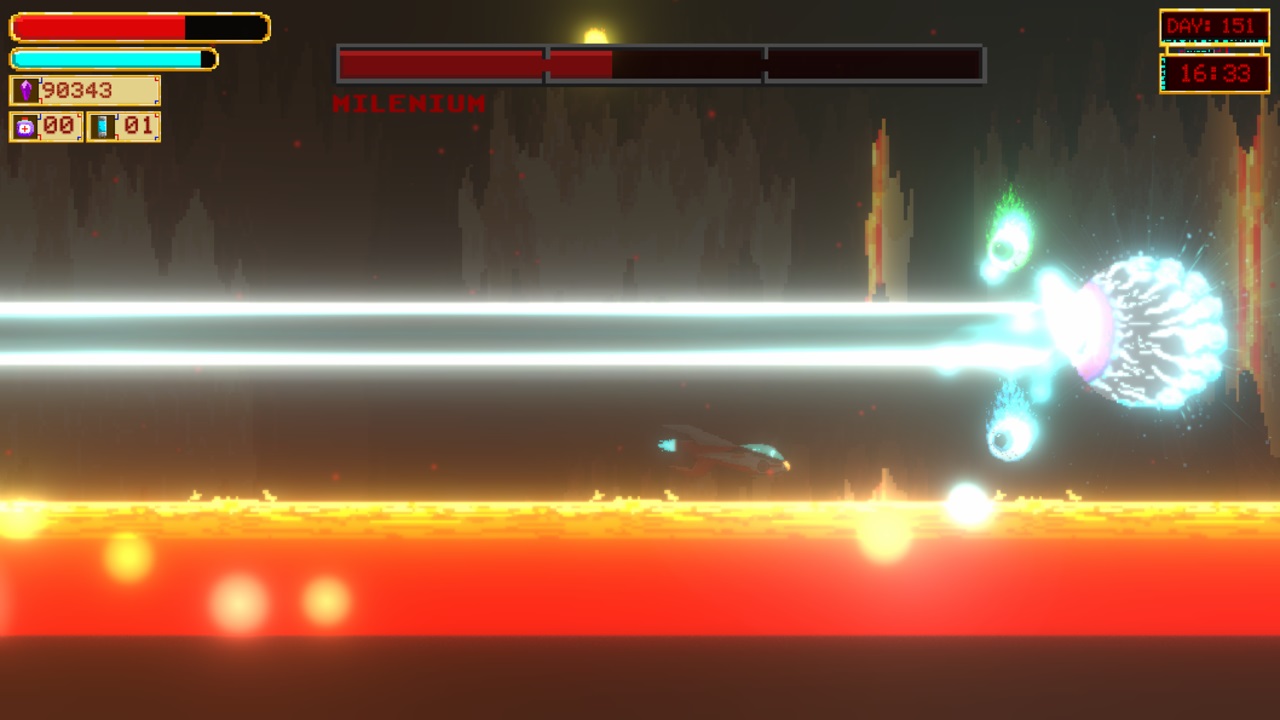
Task: Click the battery counter 01 panel
Action: coord(123,126)
